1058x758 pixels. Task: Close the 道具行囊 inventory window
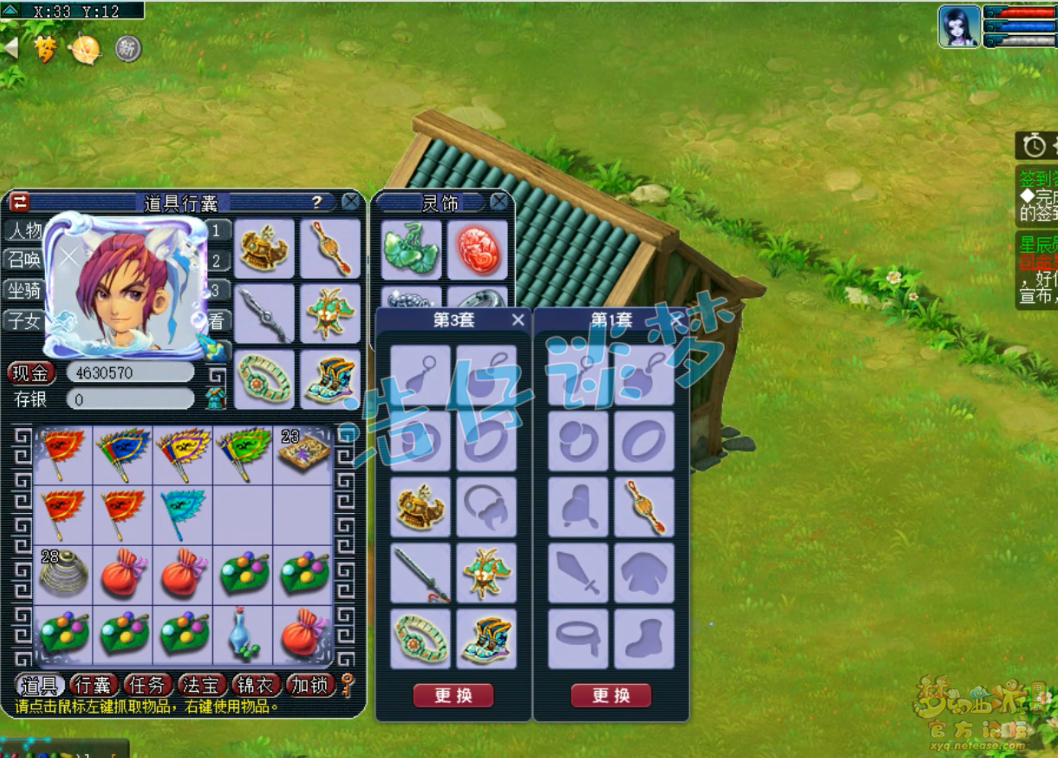[351, 202]
